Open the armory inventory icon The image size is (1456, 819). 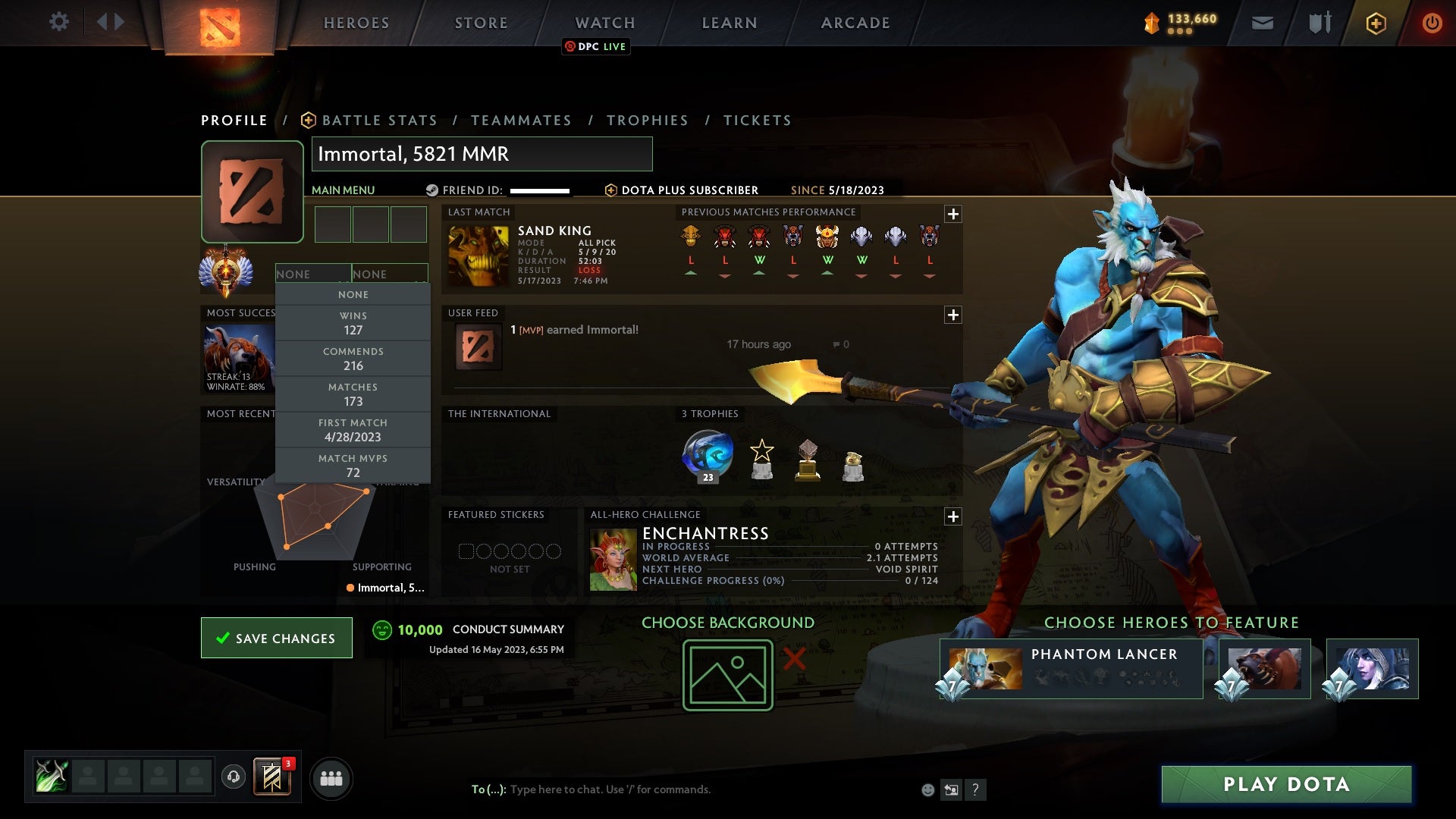tap(1319, 23)
